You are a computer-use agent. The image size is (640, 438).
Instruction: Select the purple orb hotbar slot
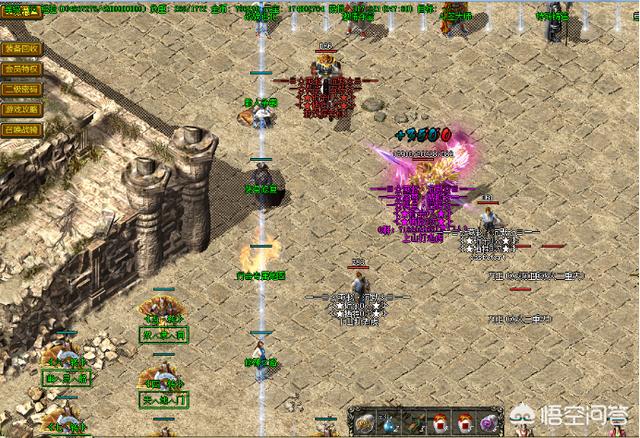coord(489,422)
